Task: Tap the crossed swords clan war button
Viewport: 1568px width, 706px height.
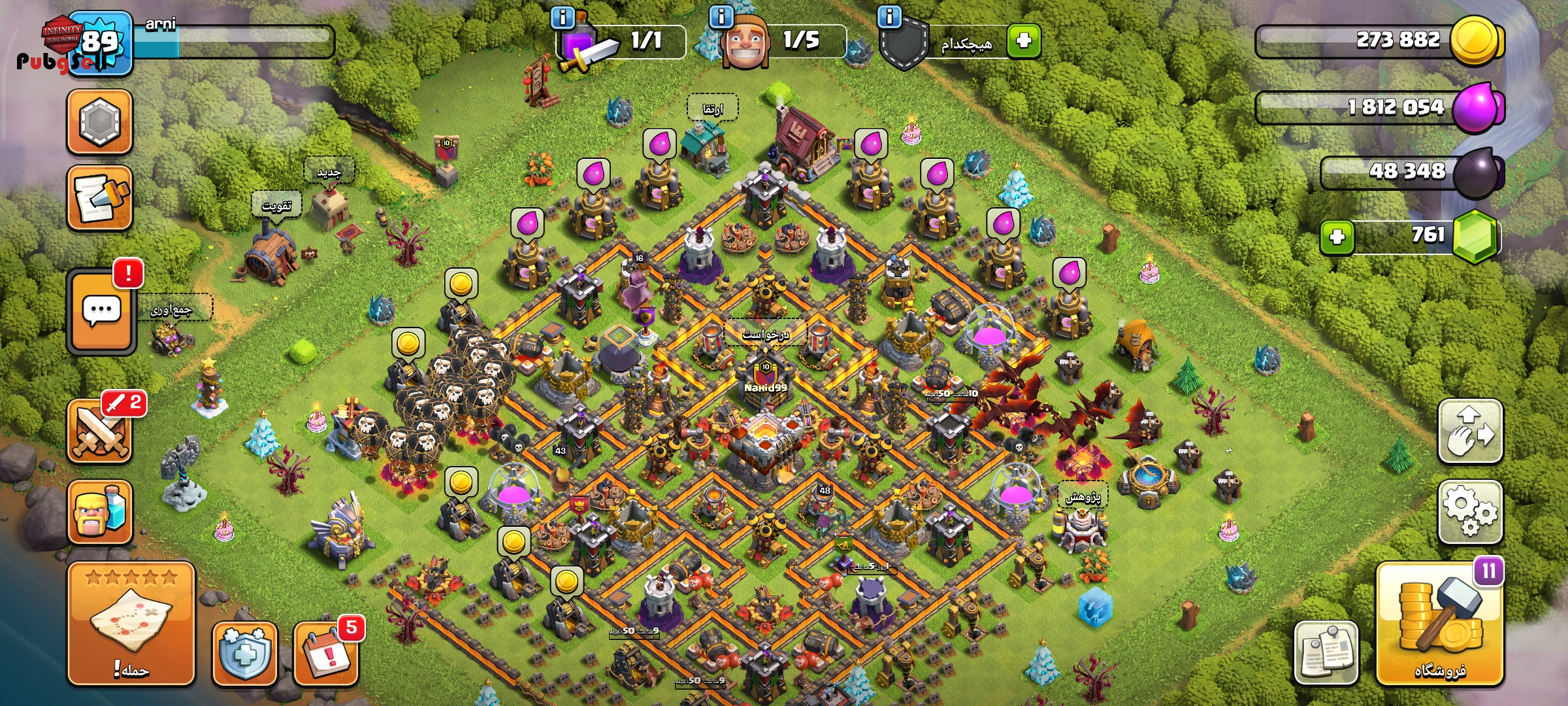Action: [100, 432]
